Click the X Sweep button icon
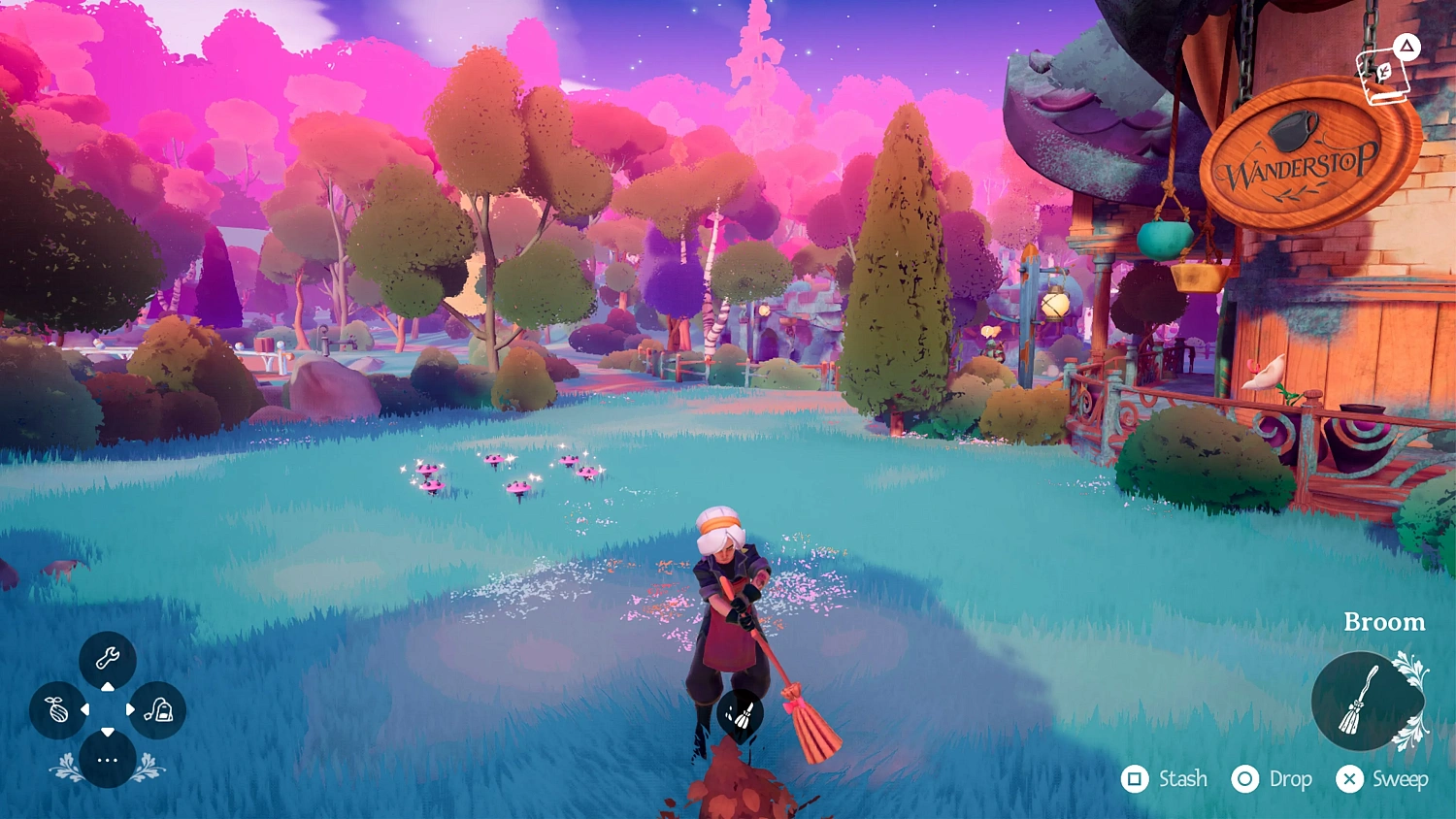This screenshot has width=1456, height=819. 1349,779
